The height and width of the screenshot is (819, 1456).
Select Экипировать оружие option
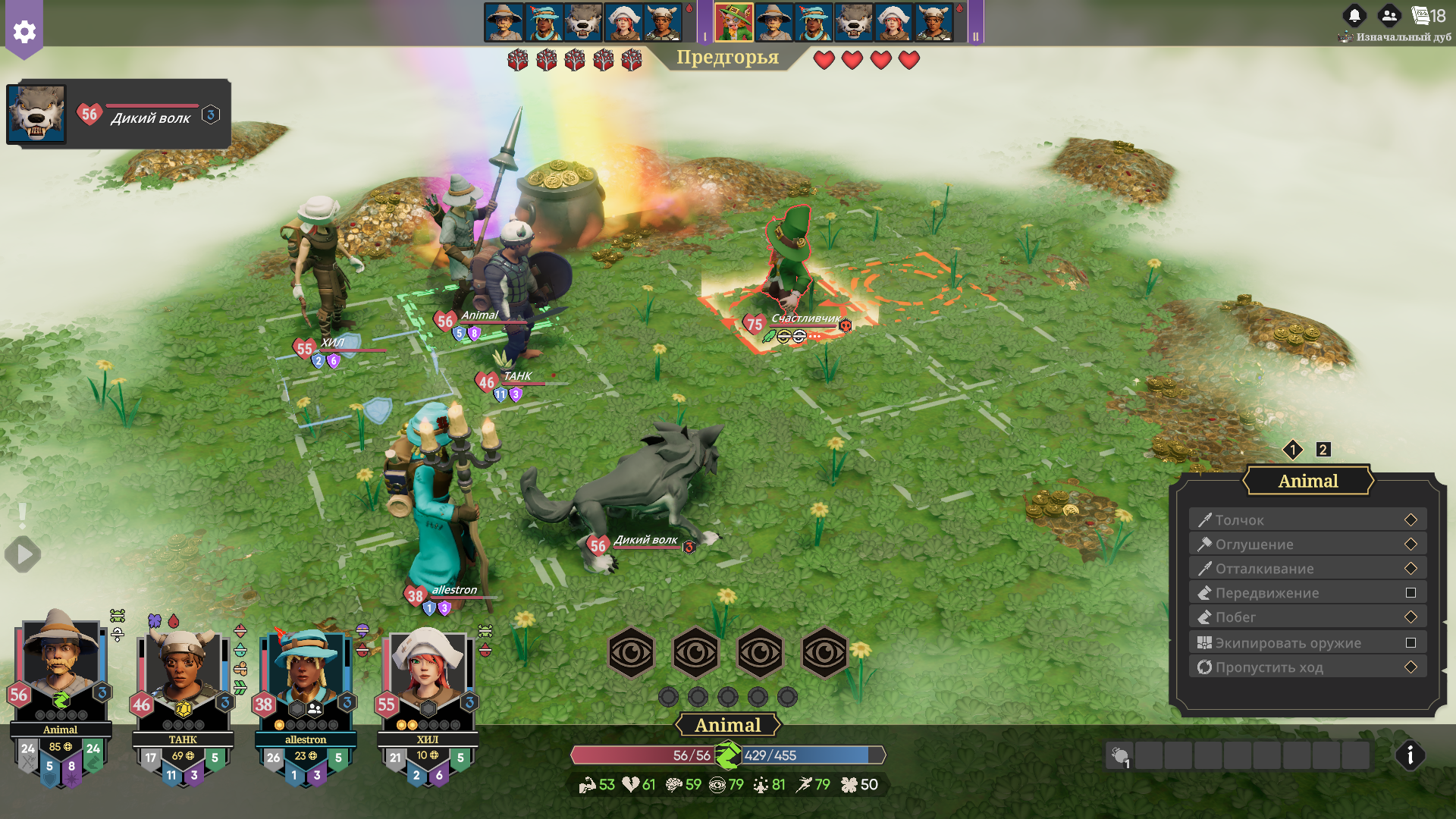pos(1307,642)
